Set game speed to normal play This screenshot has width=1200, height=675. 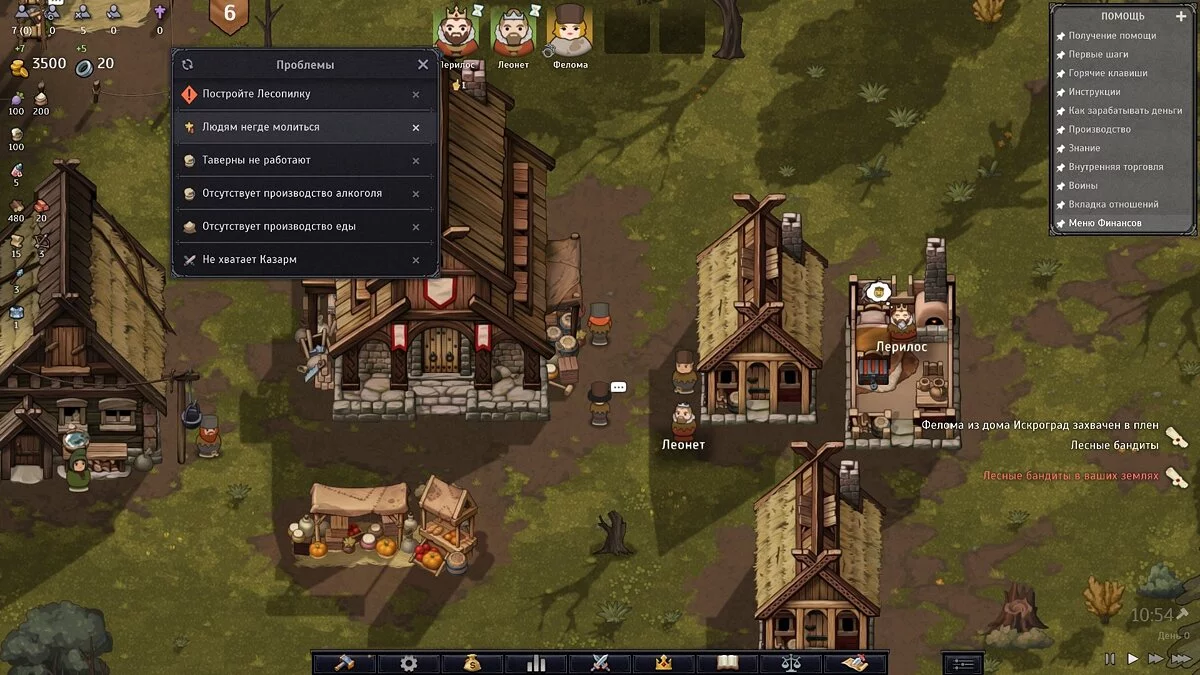[x=1133, y=659]
